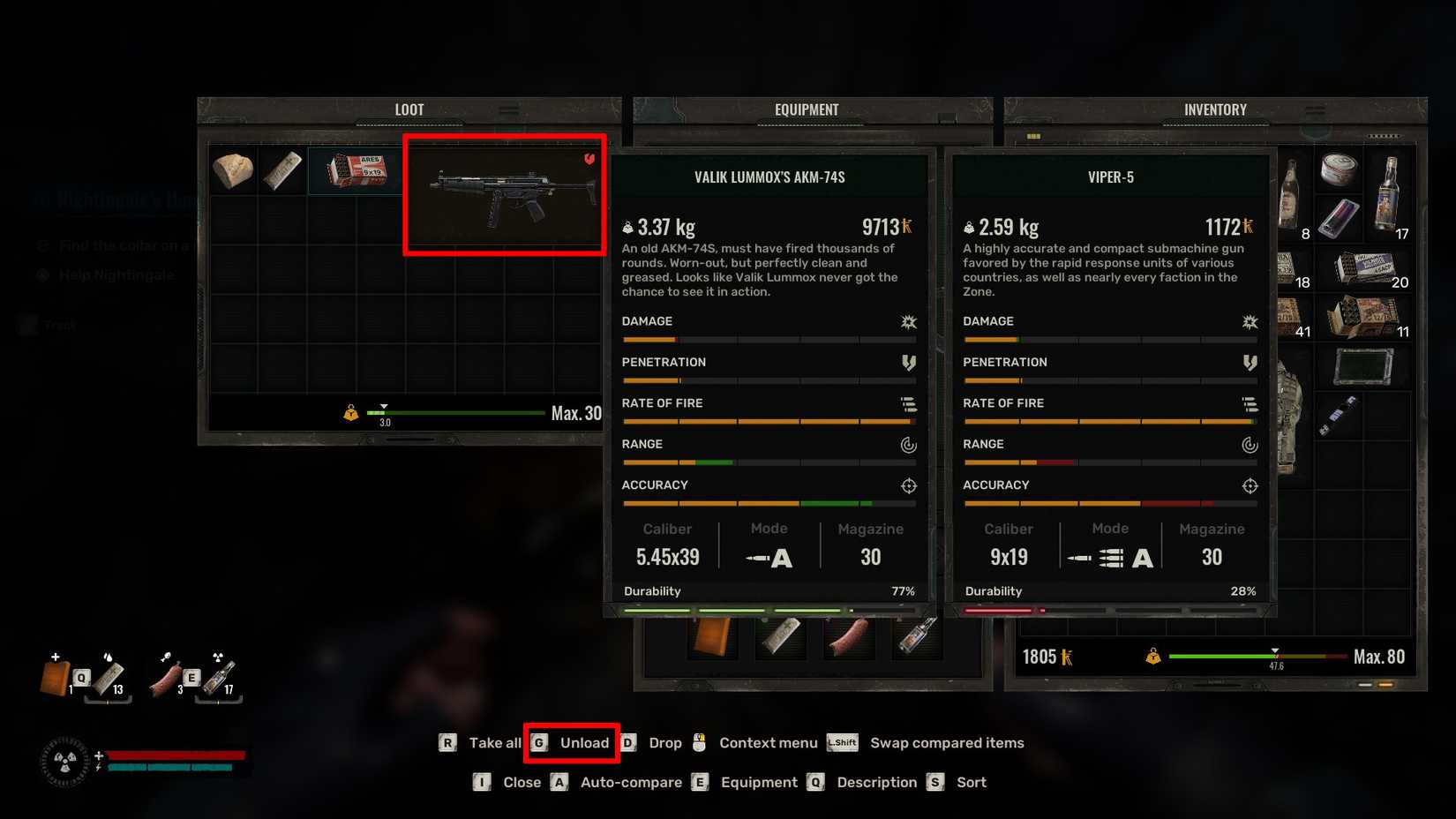1456x819 pixels.
Task: Click the accuracy crosshair icon on Viper-5 stats
Action: point(1250,485)
